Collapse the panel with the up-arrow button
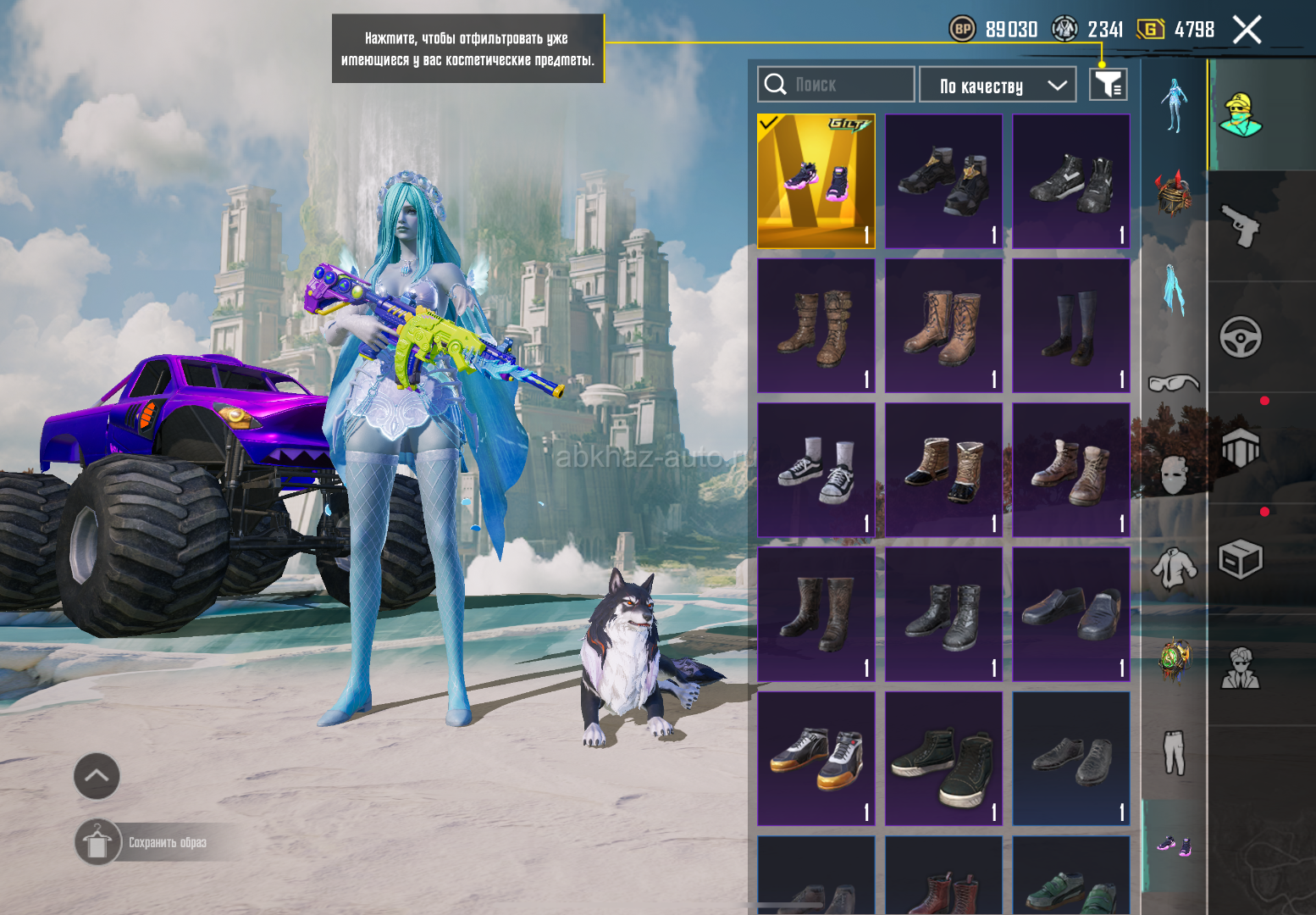The width and height of the screenshot is (1316, 915). click(97, 776)
